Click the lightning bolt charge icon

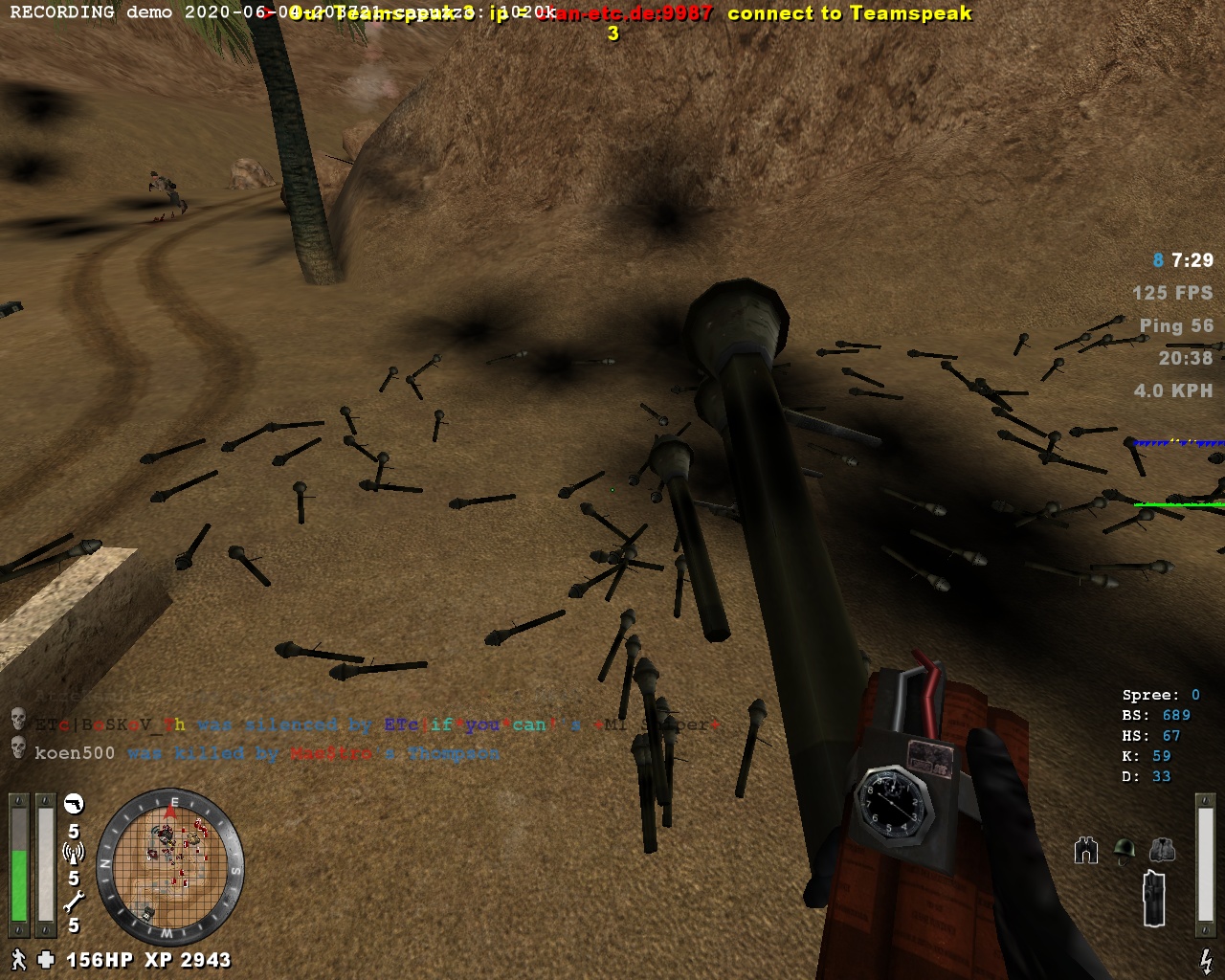[x=1206, y=959]
